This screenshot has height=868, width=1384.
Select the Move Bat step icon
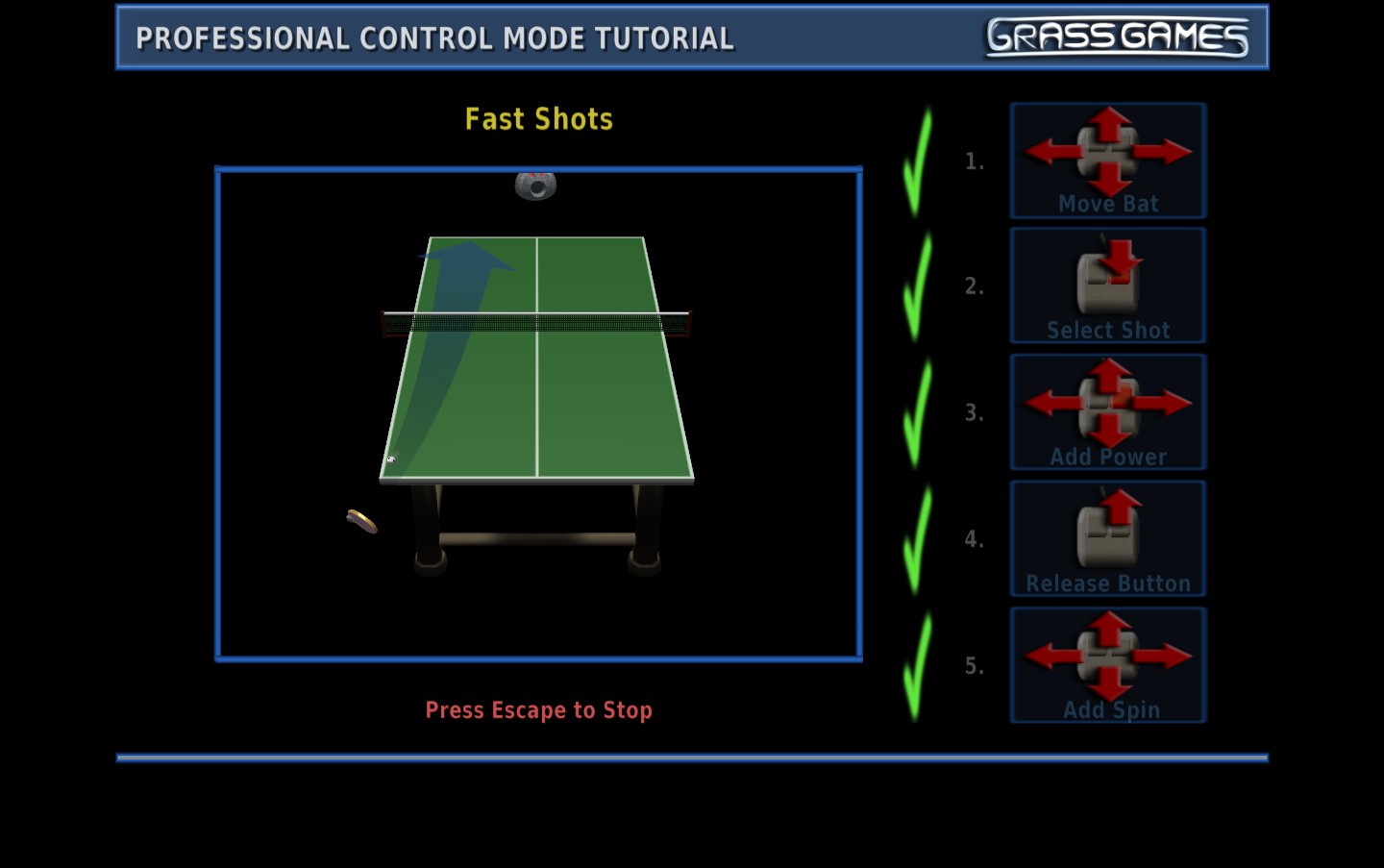point(1107,152)
